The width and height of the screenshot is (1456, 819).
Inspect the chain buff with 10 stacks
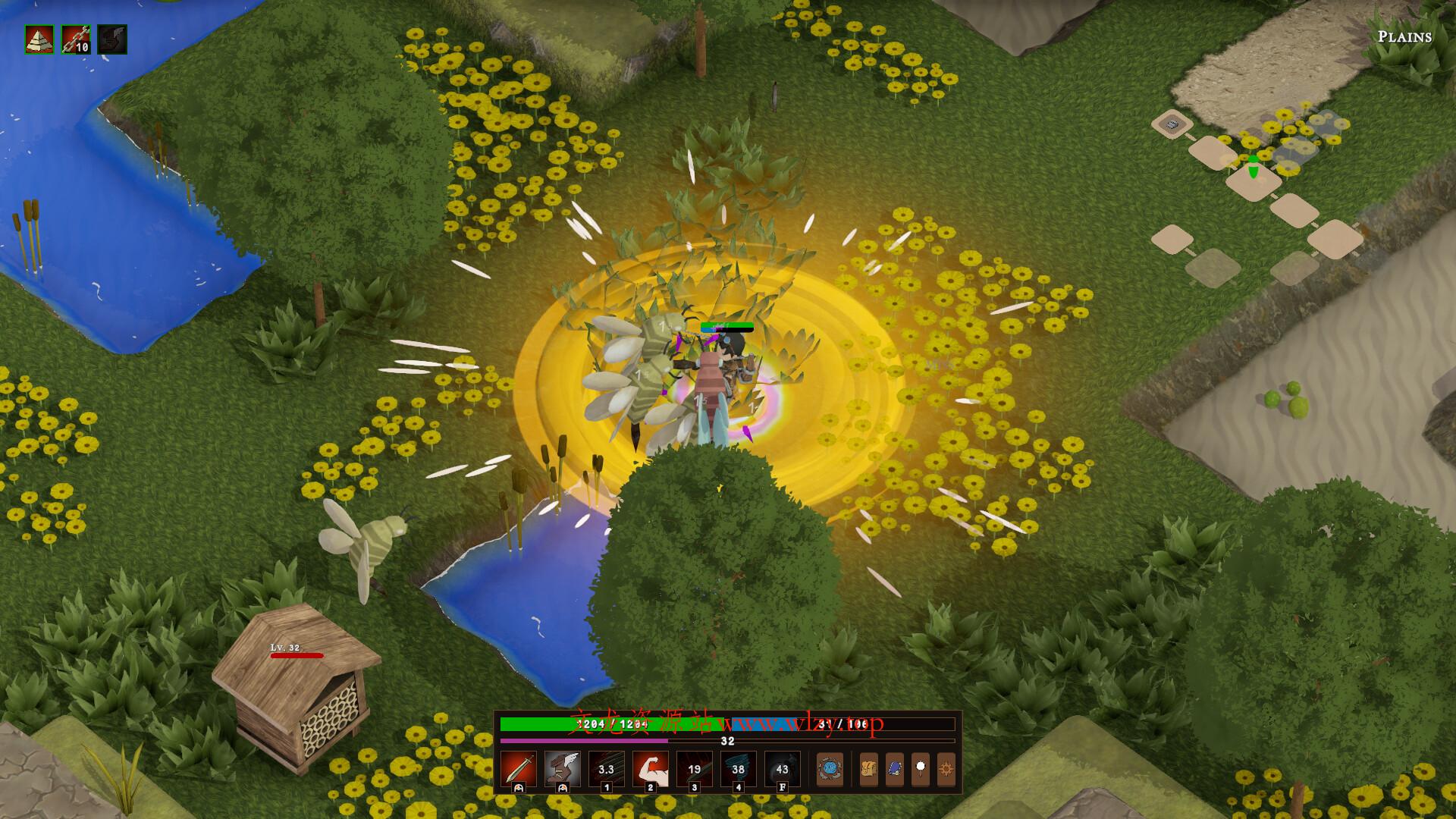click(x=76, y=39)
